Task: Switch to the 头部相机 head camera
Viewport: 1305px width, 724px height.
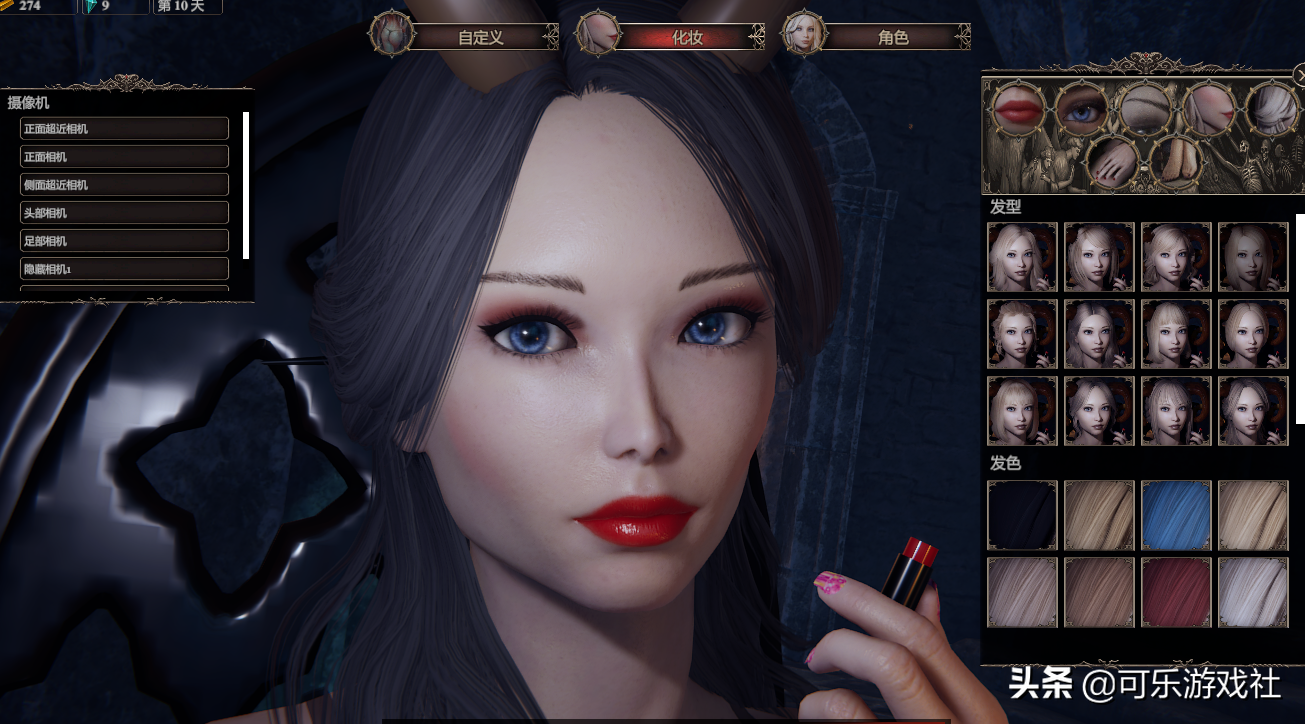Action: pyautogui.click(x=124, y=213)
